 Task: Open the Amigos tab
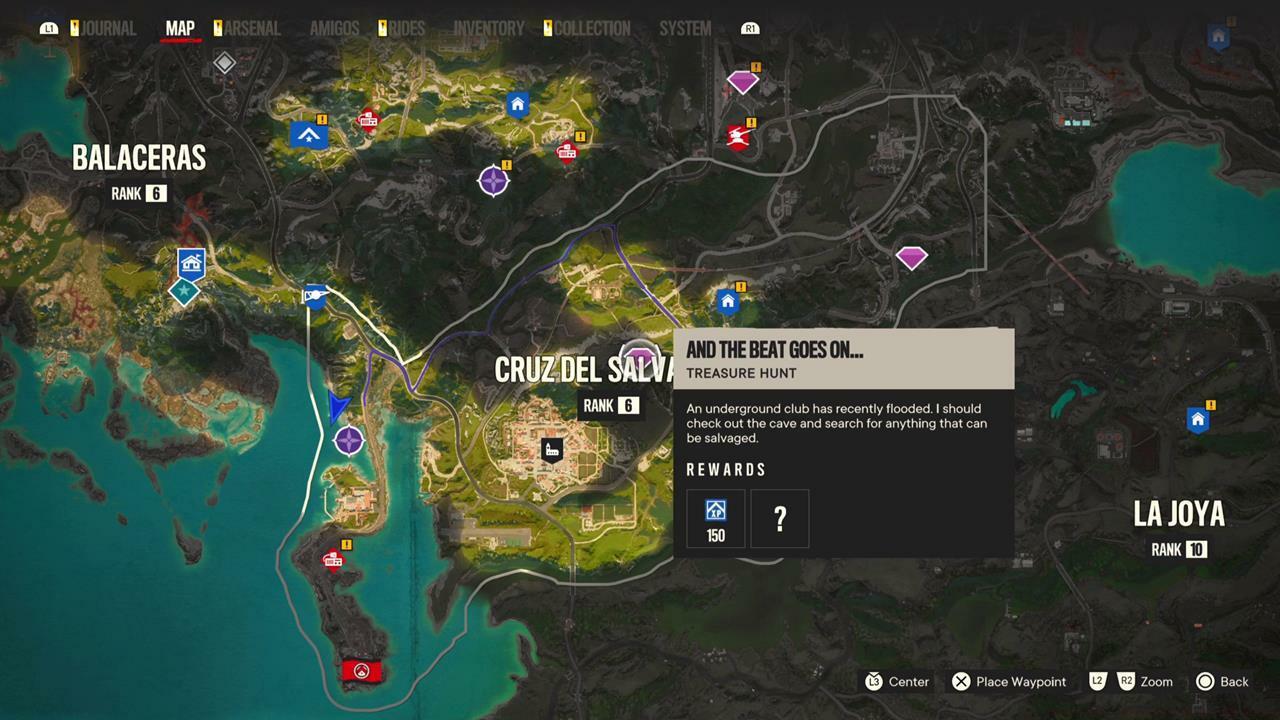[x=334, y=29]
